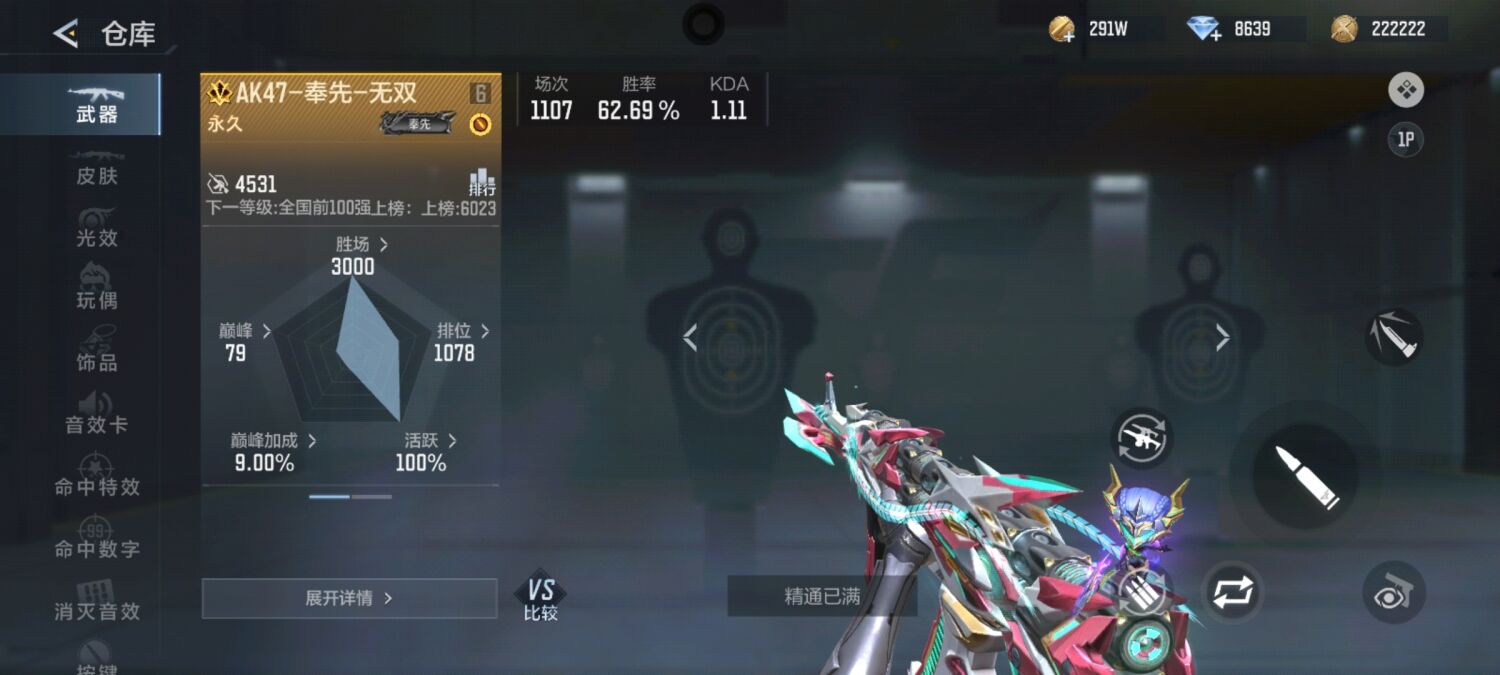
Task: Open the 光效 light effects tab
Action: (96, 228)
